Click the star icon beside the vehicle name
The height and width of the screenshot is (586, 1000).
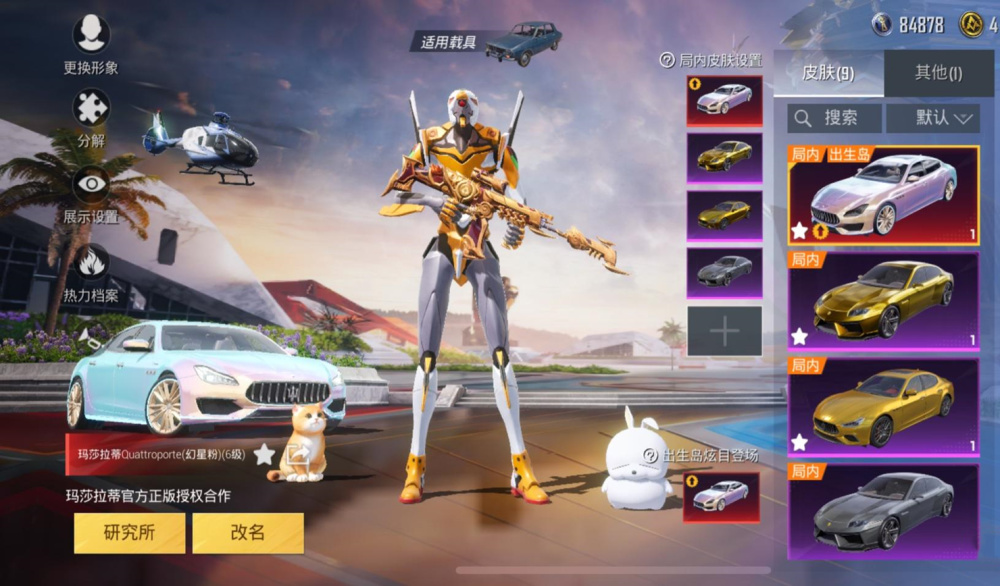coord(264,455)
